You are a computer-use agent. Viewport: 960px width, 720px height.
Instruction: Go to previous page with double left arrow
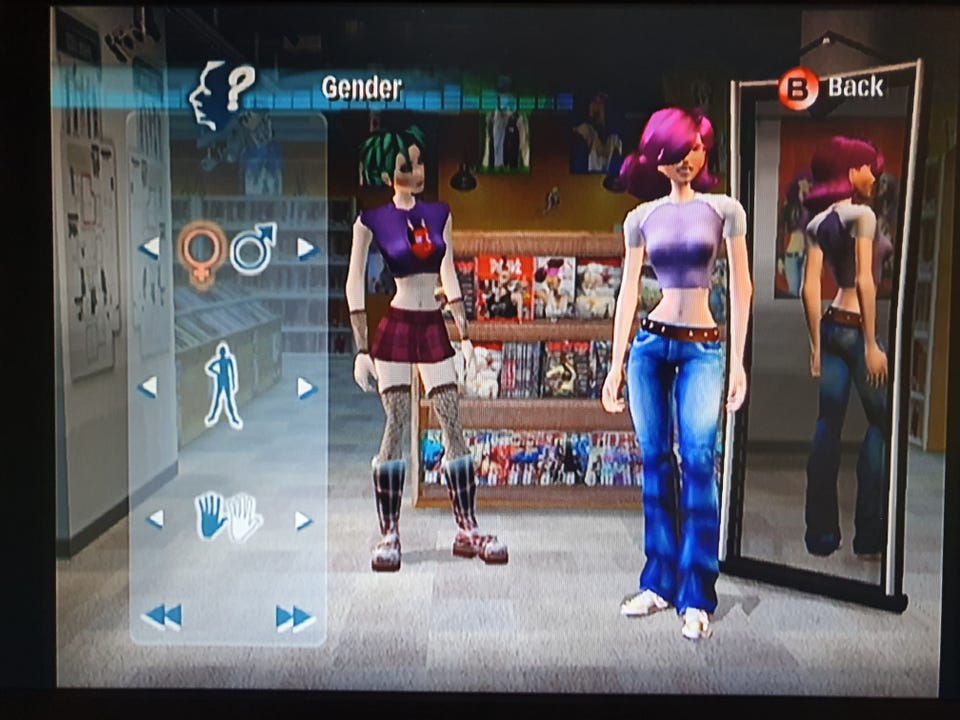click(x=161, y=617)
